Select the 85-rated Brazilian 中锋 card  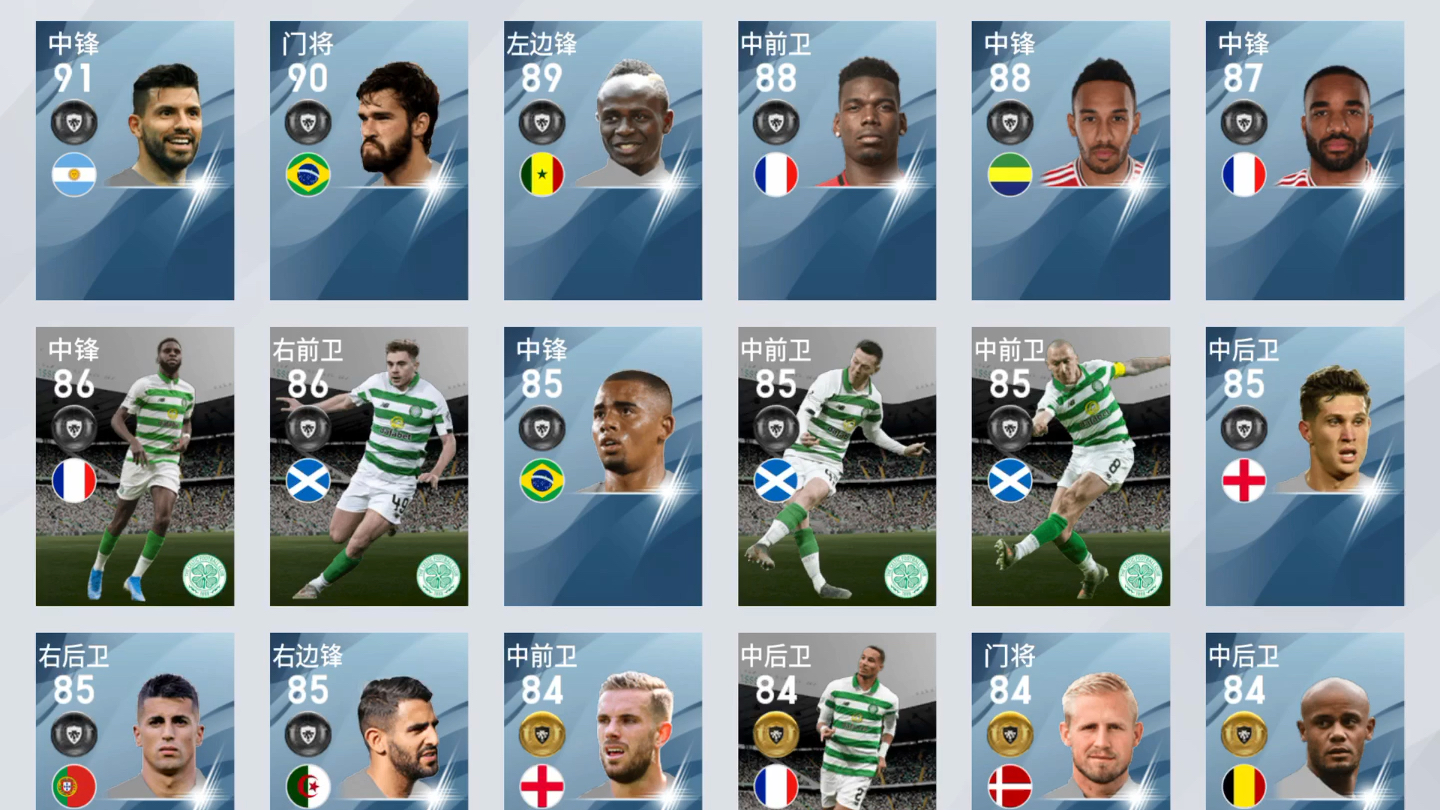click(603, 466)
